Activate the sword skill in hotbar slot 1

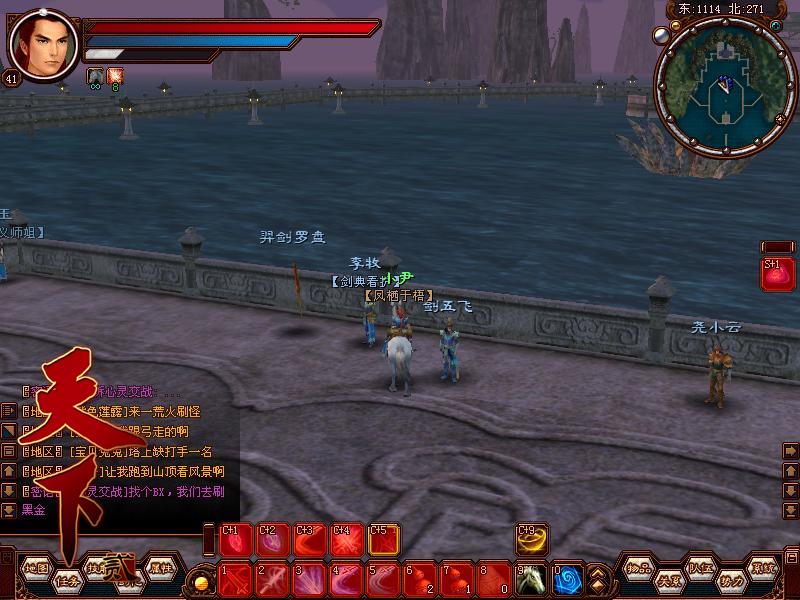(x=236, y=578)
